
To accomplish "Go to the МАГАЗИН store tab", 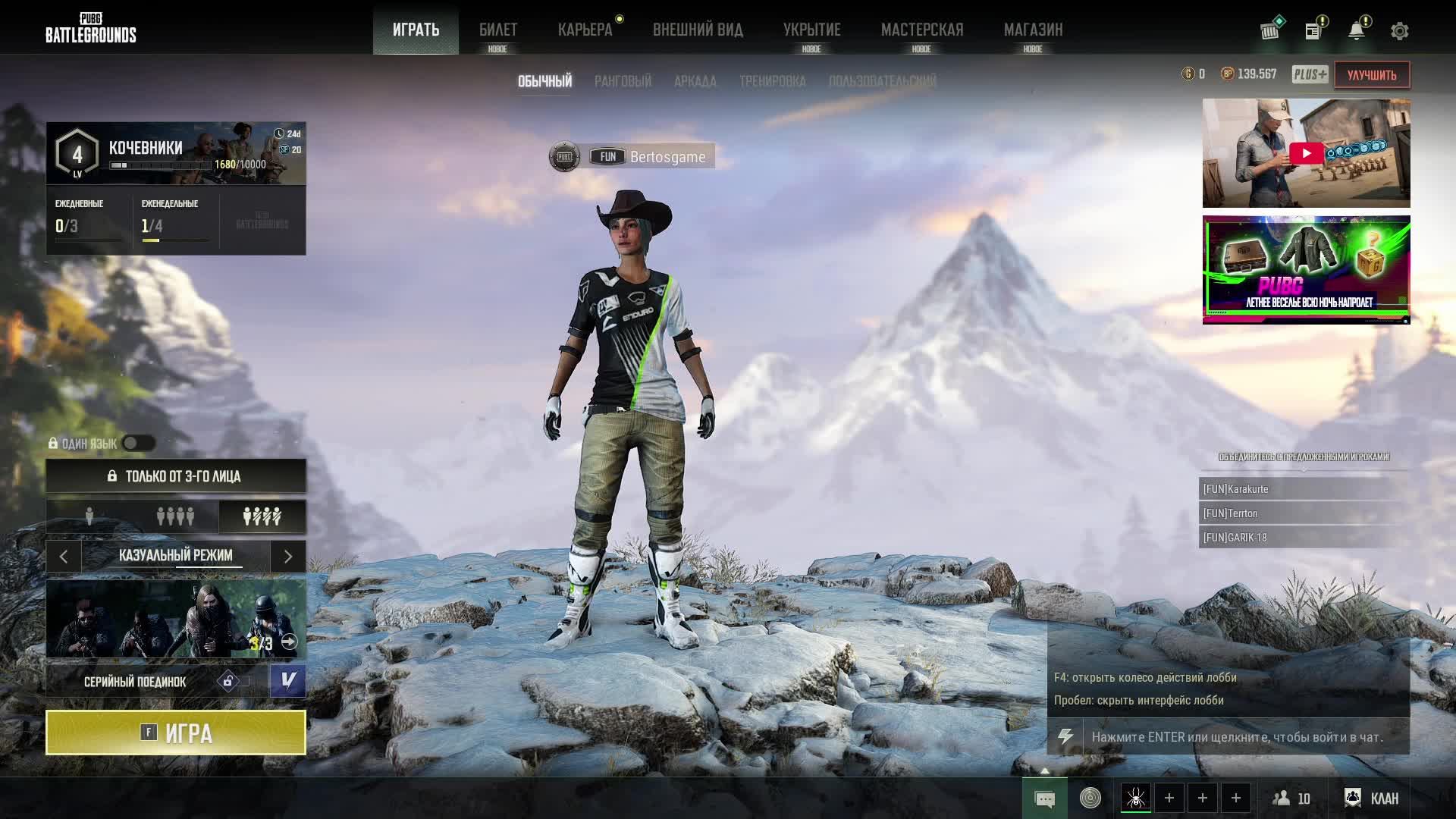I will 1033,30.
